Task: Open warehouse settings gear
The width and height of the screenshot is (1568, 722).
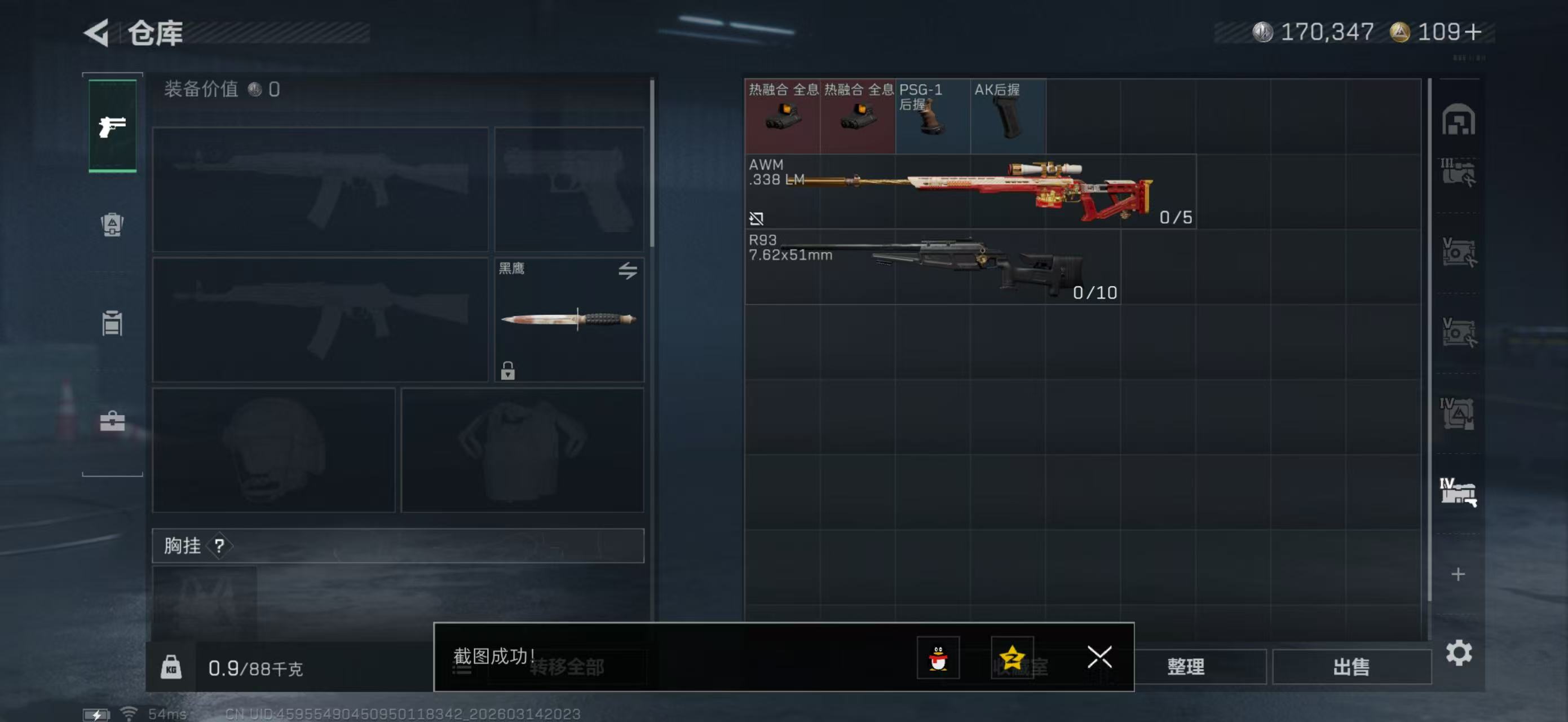Action: [x=1459, y=653]
